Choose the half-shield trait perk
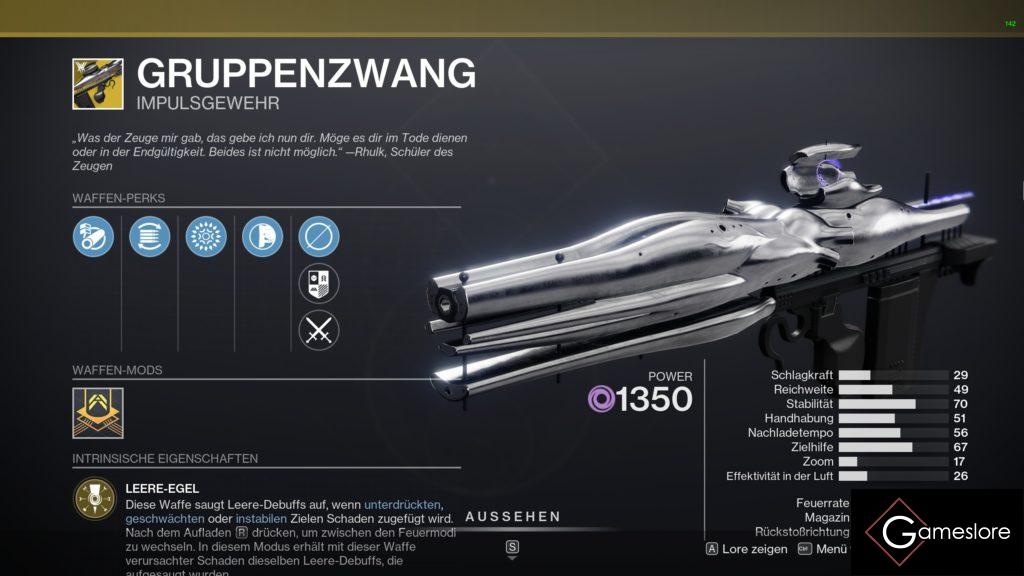The width and height of the screenshot is (1024, 576). (x=262, y=237)
